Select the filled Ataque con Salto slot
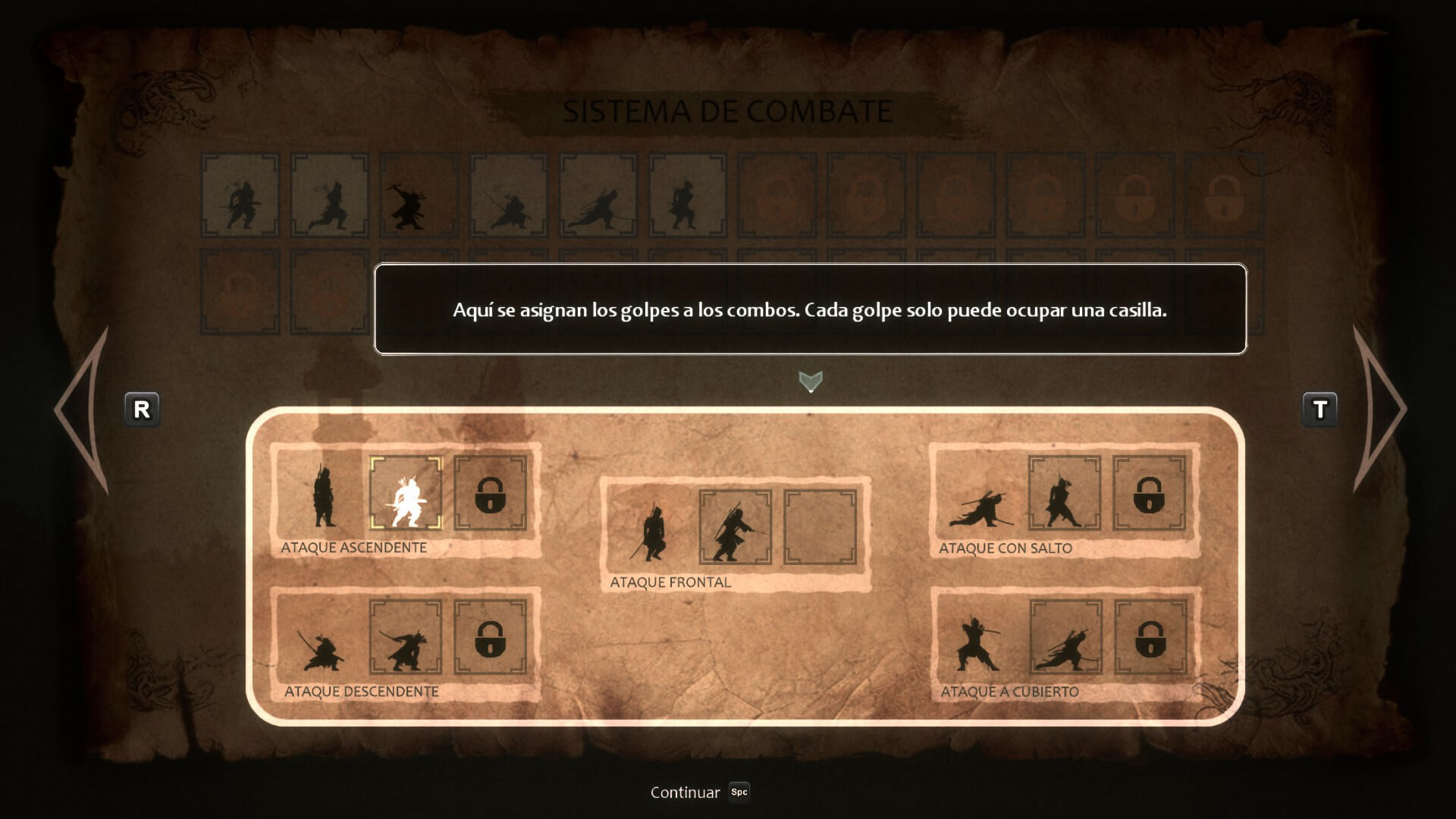This screenshot has height=819, width=1456. (x=1064, y=493)
